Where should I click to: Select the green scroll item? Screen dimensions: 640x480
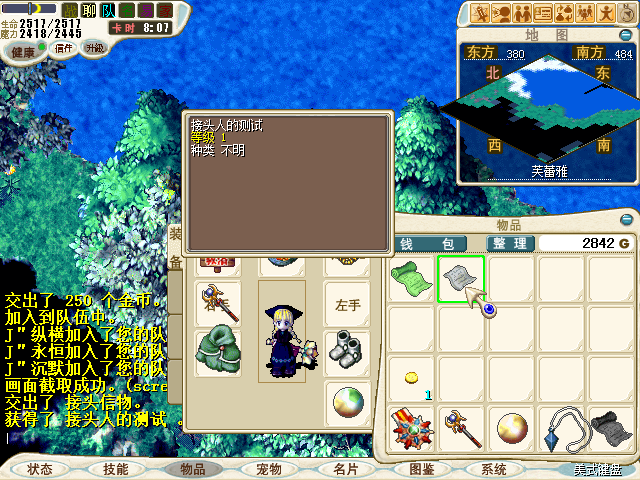pos(411,279)
